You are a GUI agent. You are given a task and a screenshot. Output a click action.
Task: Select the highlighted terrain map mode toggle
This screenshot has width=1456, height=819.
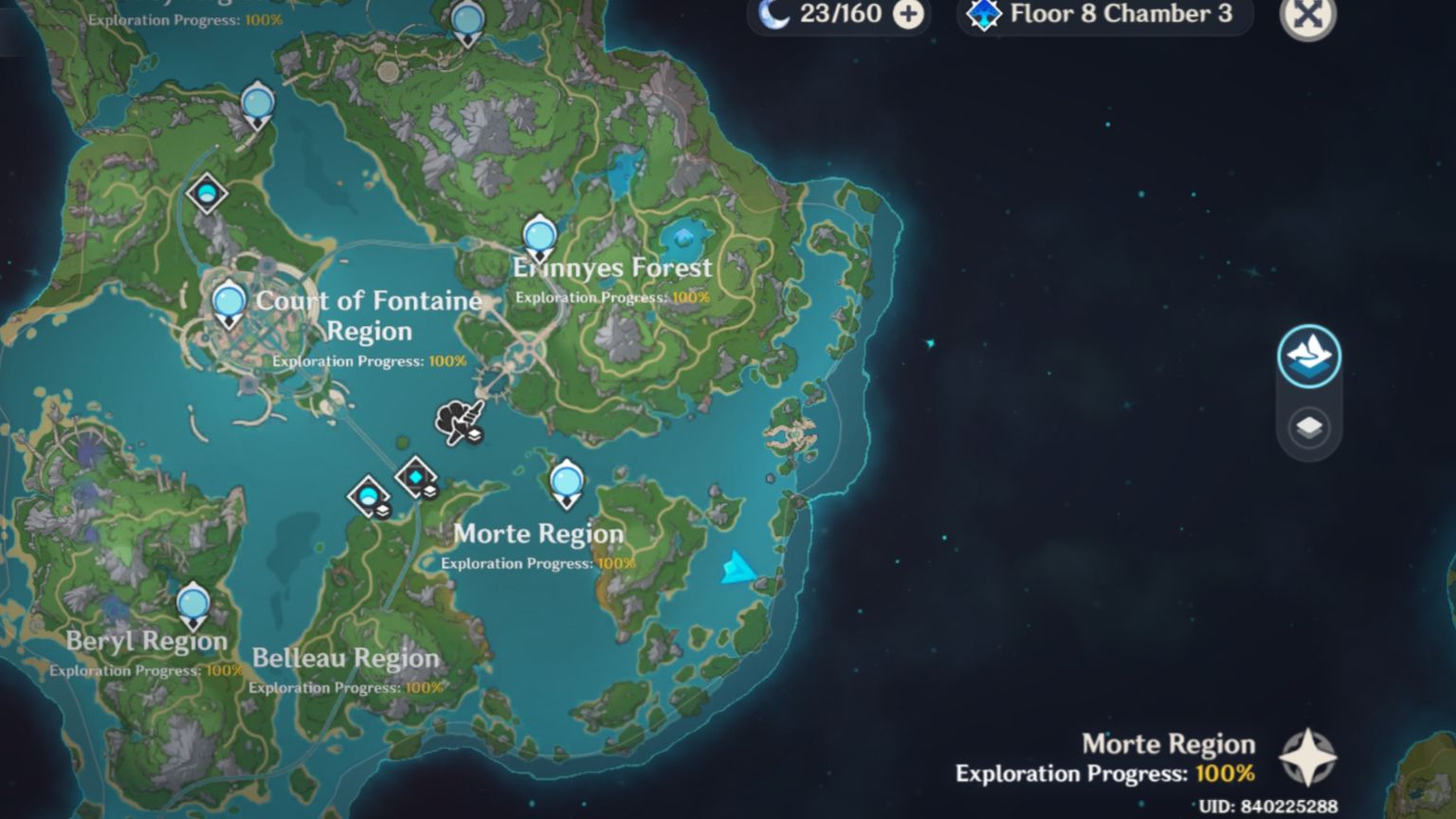(x=1309, y=357)
